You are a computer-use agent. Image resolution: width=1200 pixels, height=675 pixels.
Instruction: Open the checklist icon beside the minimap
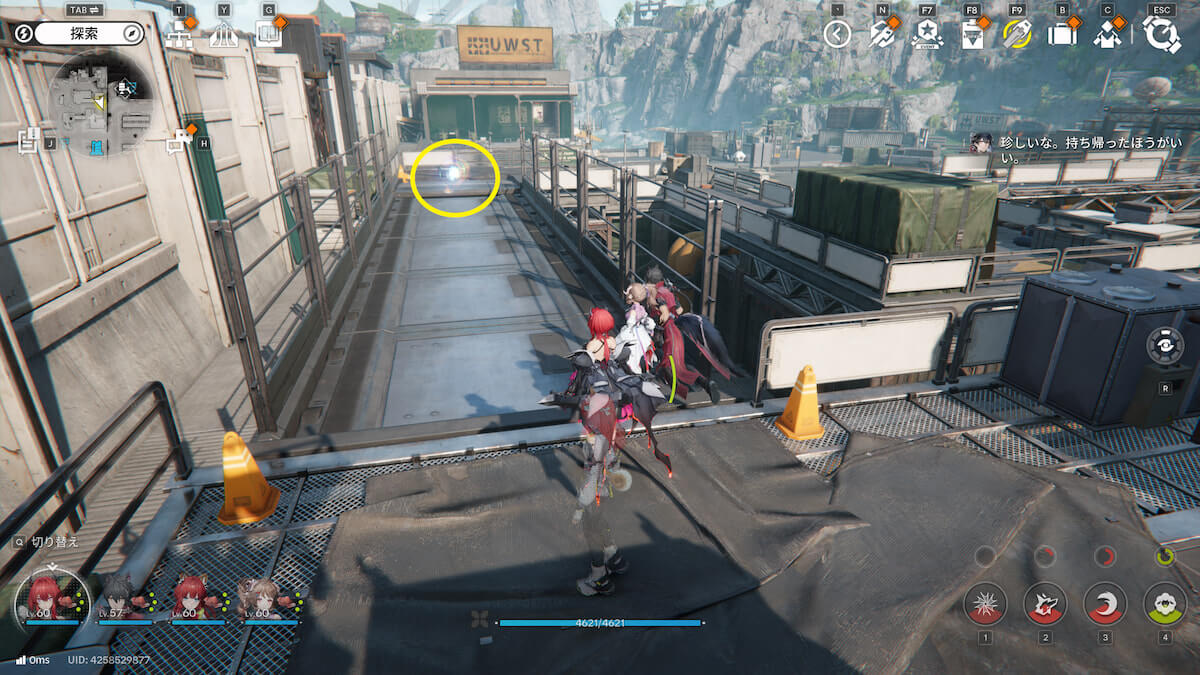(28, 141)
